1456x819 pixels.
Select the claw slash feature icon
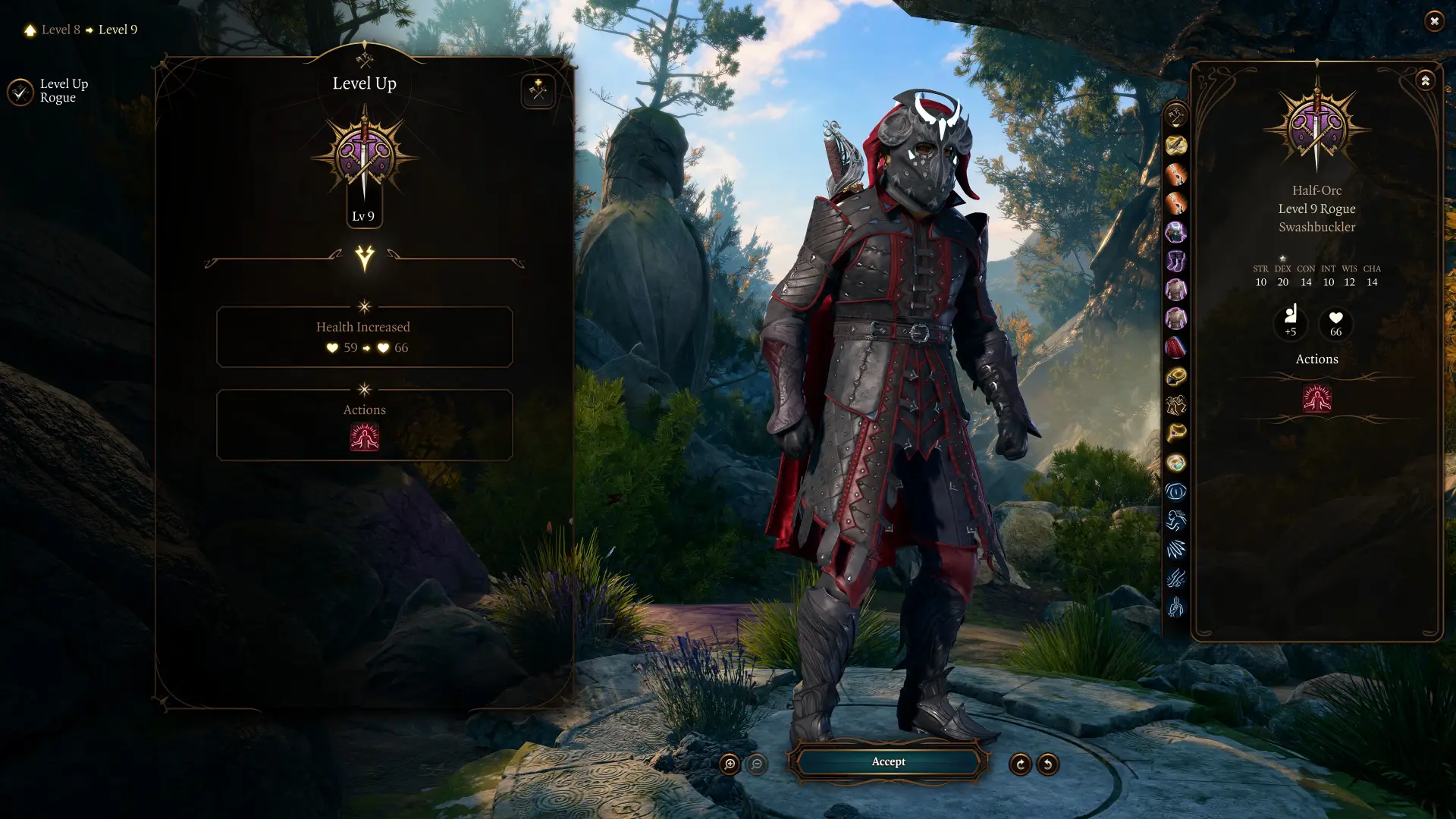tap(1175, 550)
